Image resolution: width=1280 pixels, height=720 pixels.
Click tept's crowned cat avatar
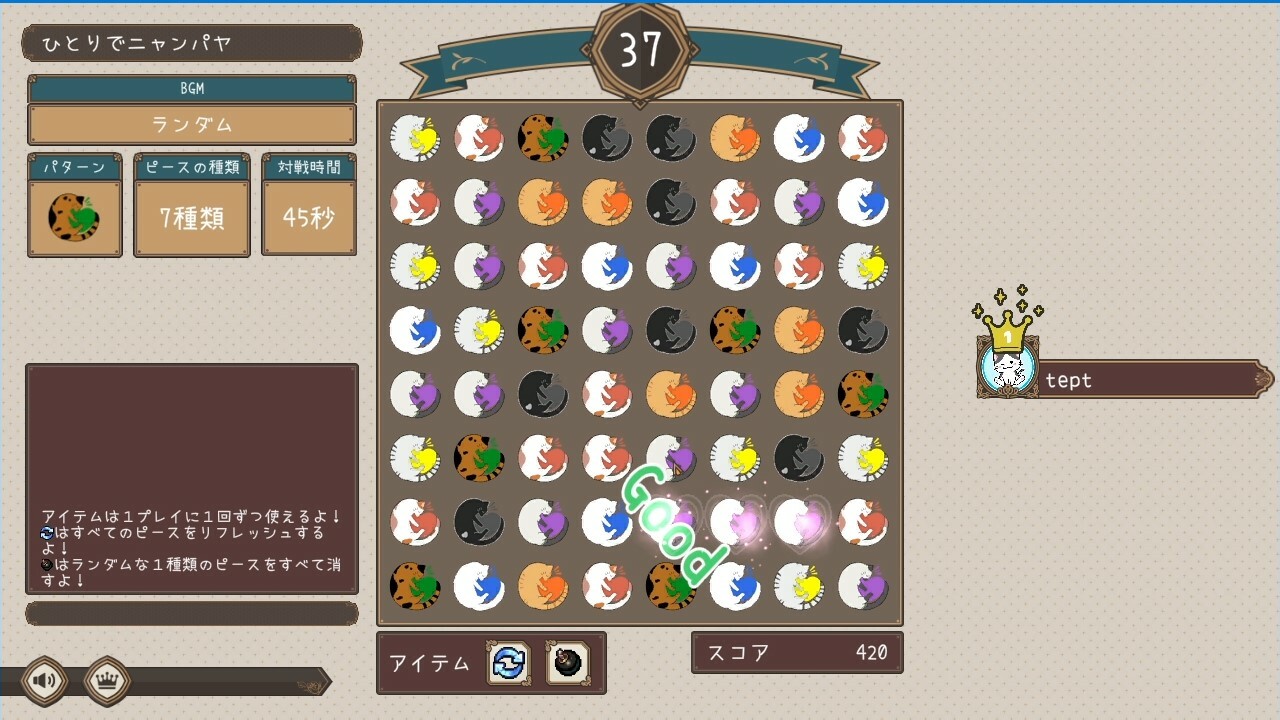1008,369
